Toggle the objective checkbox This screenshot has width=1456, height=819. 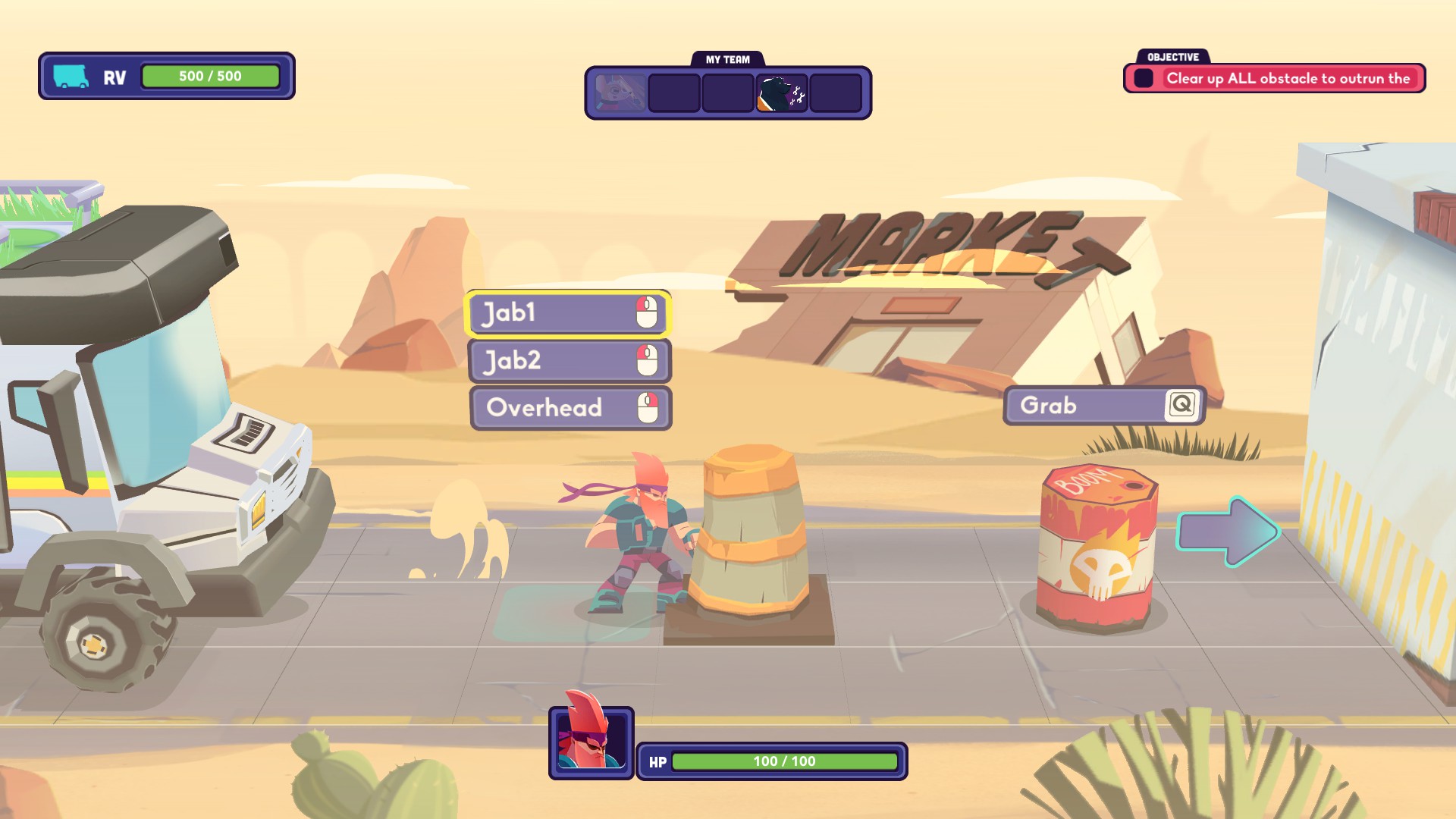pos(1144,78)
